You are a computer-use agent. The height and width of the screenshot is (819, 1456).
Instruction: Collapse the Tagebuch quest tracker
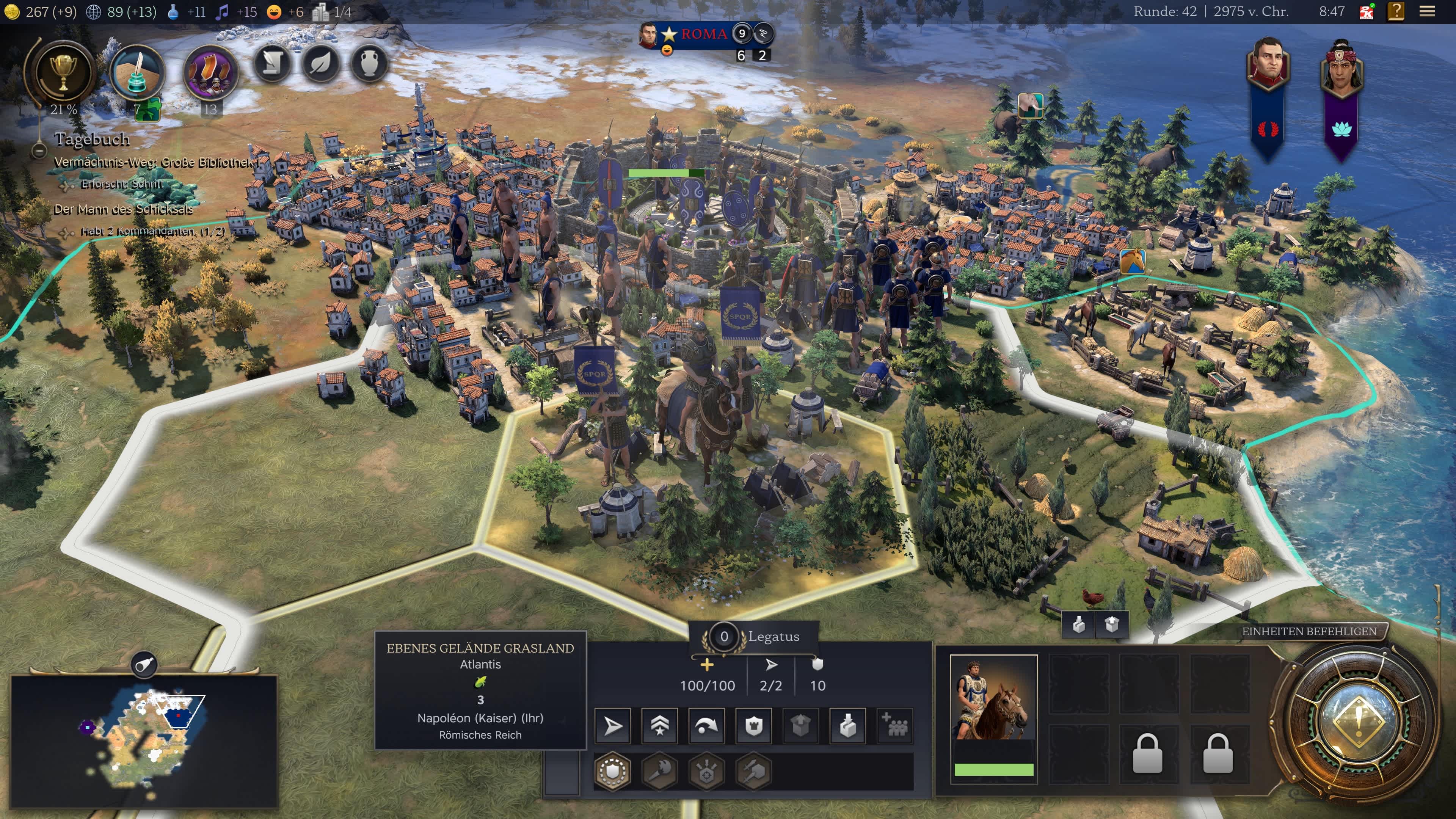[x=38, y=151]
